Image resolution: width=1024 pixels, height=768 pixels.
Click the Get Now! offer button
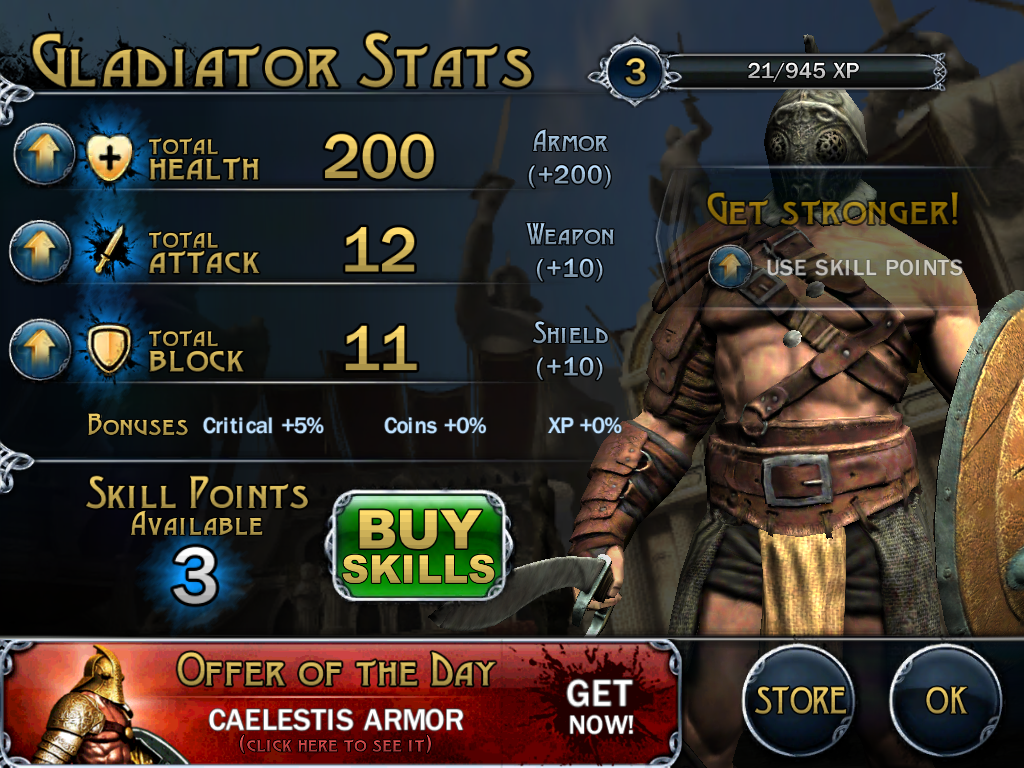click(x=599, y=707)
